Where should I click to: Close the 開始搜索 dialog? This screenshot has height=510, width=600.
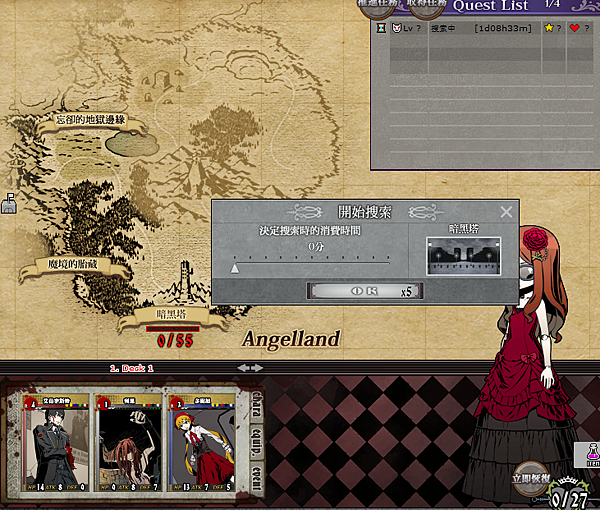pyautogui.click(x=506, y=212)
